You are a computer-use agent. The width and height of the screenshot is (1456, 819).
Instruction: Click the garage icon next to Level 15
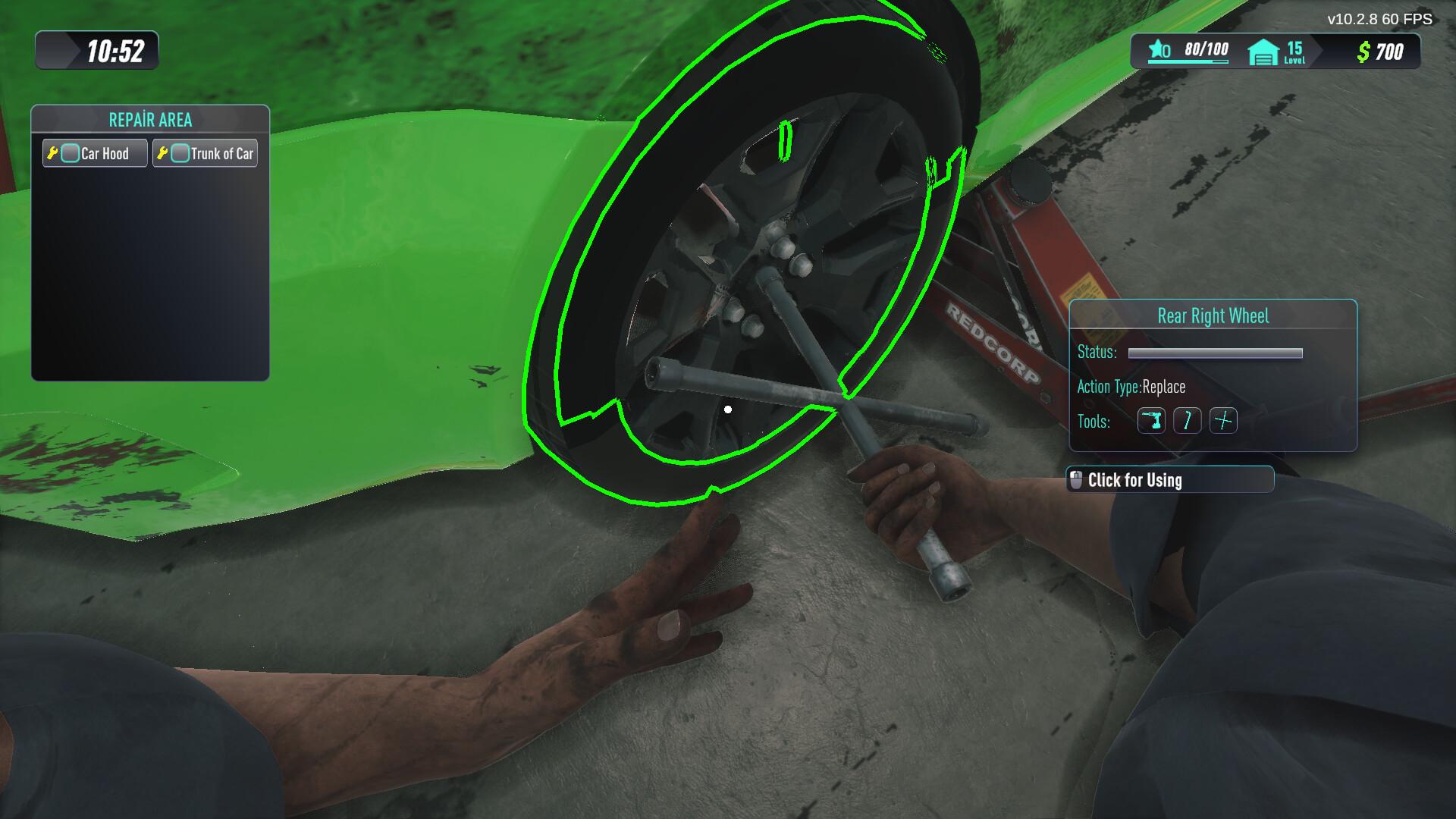pyautogui.click(x=1262, y=51)
